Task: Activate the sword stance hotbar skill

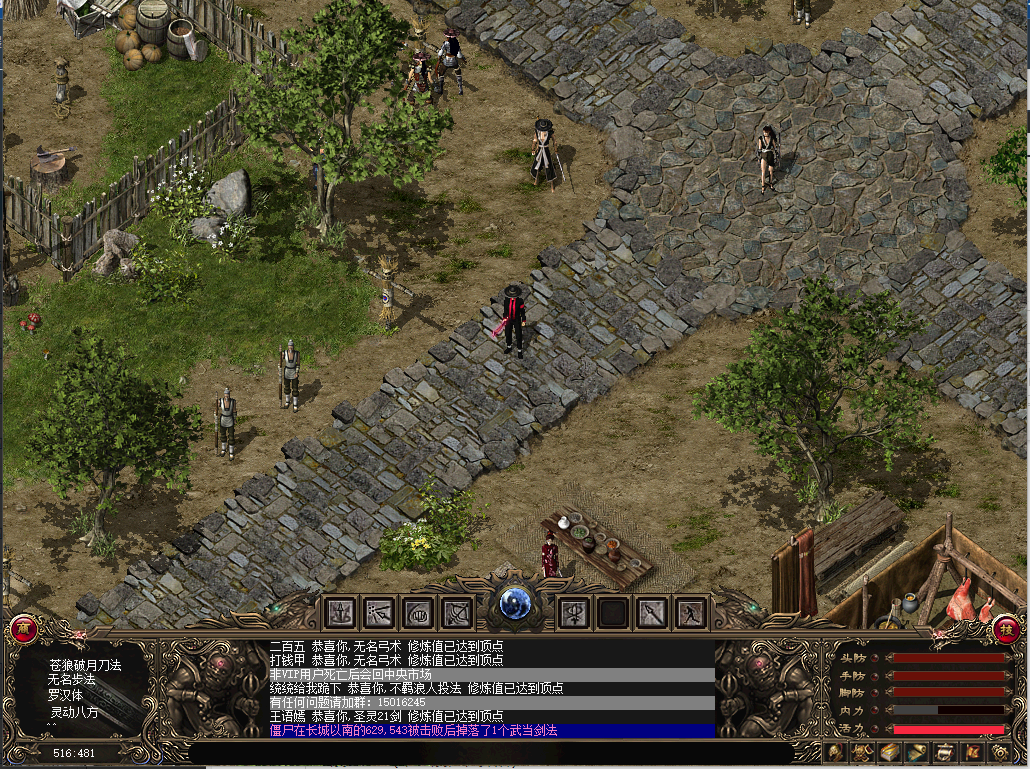Action: [x=342, y=611]
